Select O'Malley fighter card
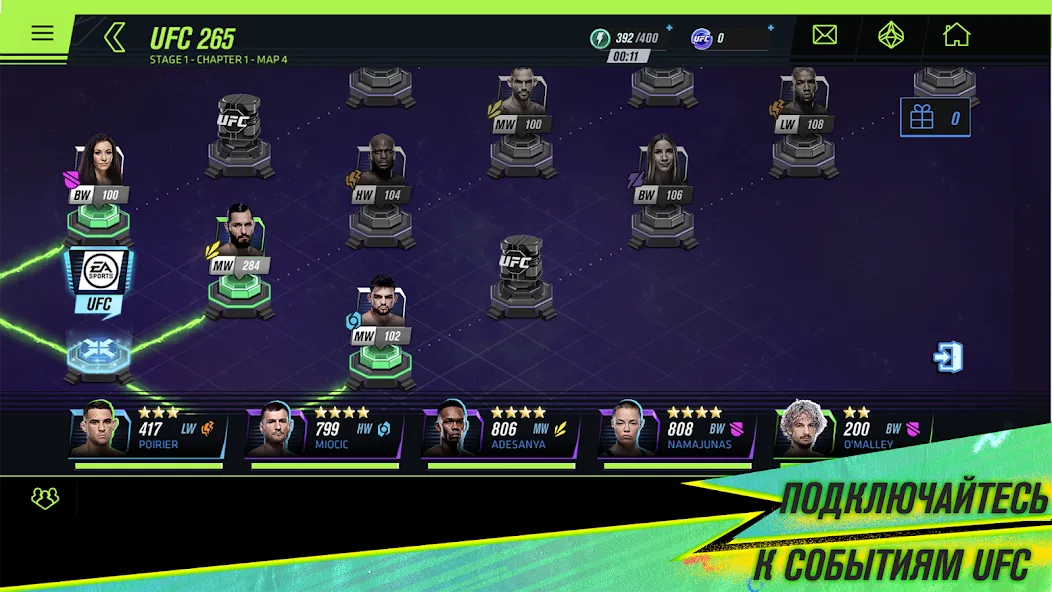 852,432
